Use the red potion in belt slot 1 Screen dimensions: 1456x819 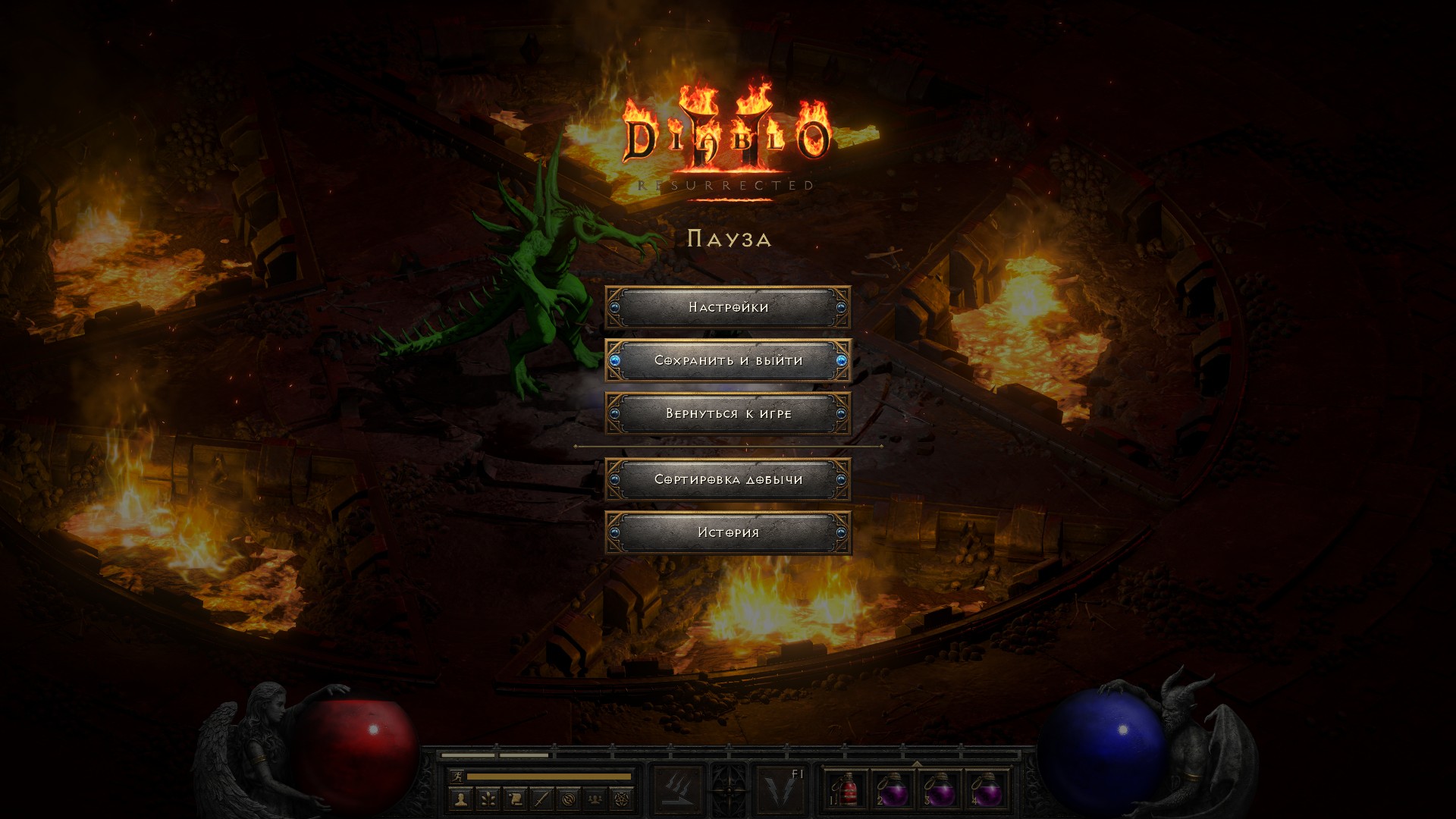click(x=846, y=790)
